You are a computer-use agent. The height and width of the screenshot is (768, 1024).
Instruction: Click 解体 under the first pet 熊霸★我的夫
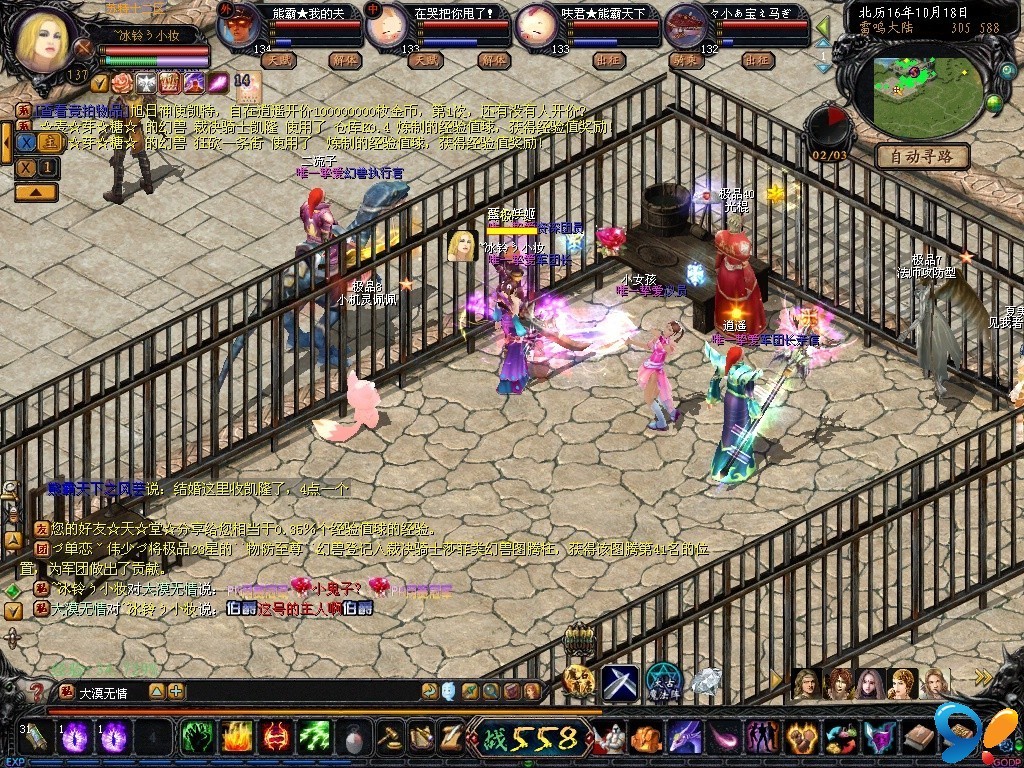[x=343, y=60]
